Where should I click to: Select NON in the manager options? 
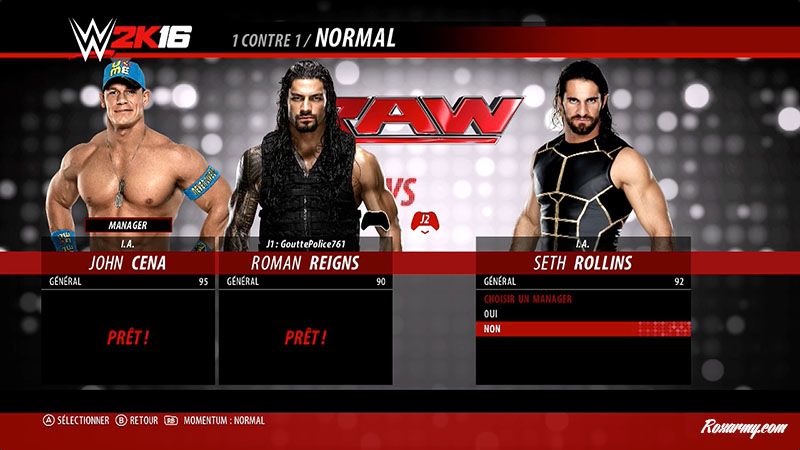point(583,328)
